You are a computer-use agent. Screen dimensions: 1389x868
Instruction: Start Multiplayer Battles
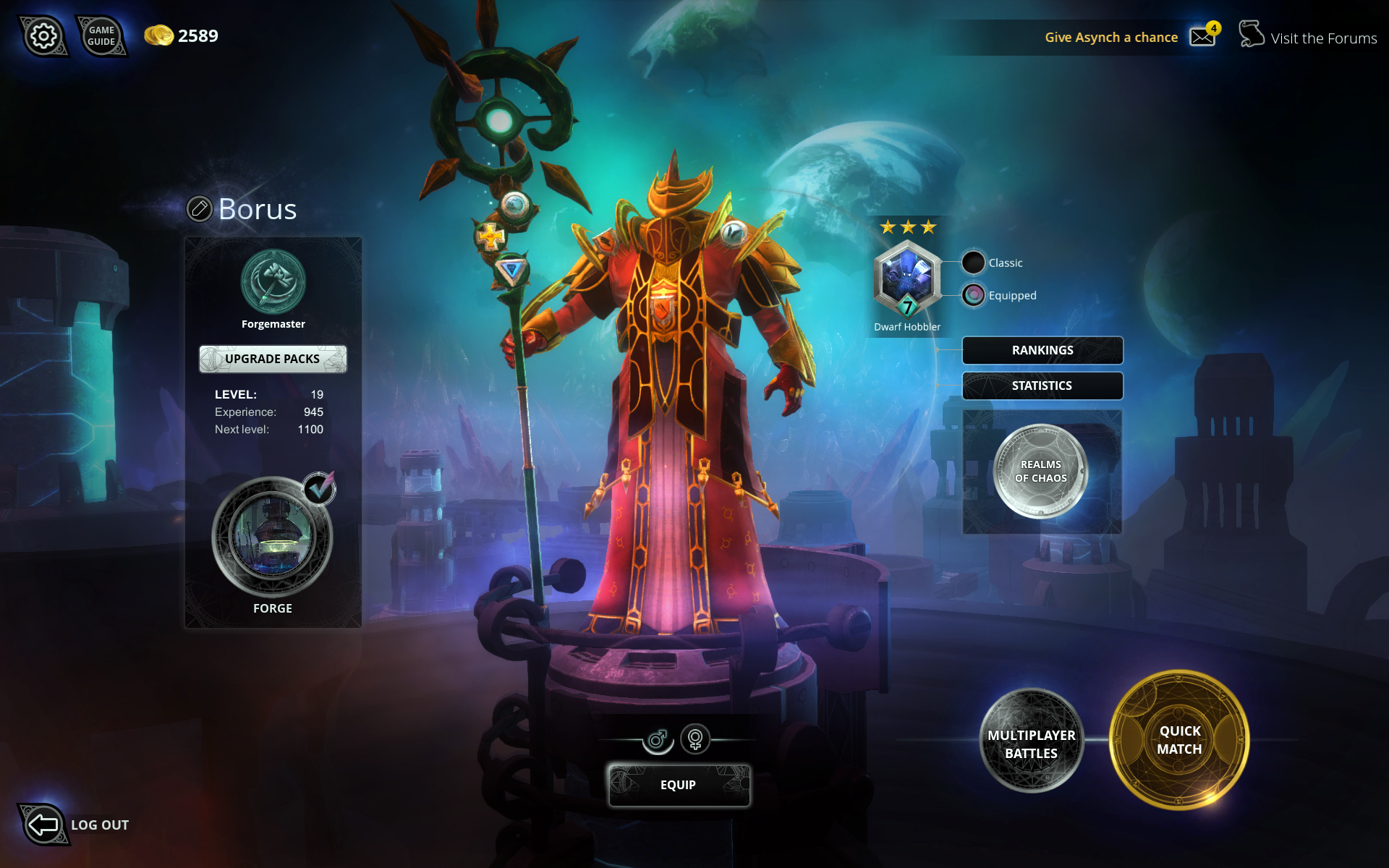(x=1031, y=743)
